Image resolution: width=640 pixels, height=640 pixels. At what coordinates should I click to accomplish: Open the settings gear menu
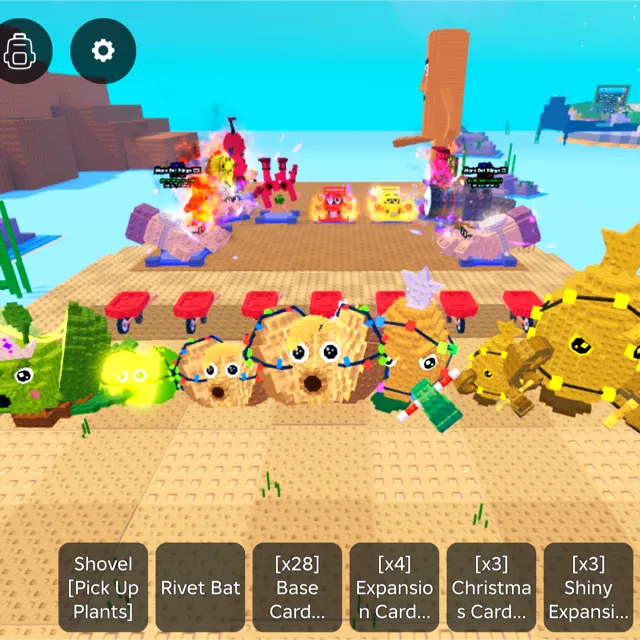(103, 50)
